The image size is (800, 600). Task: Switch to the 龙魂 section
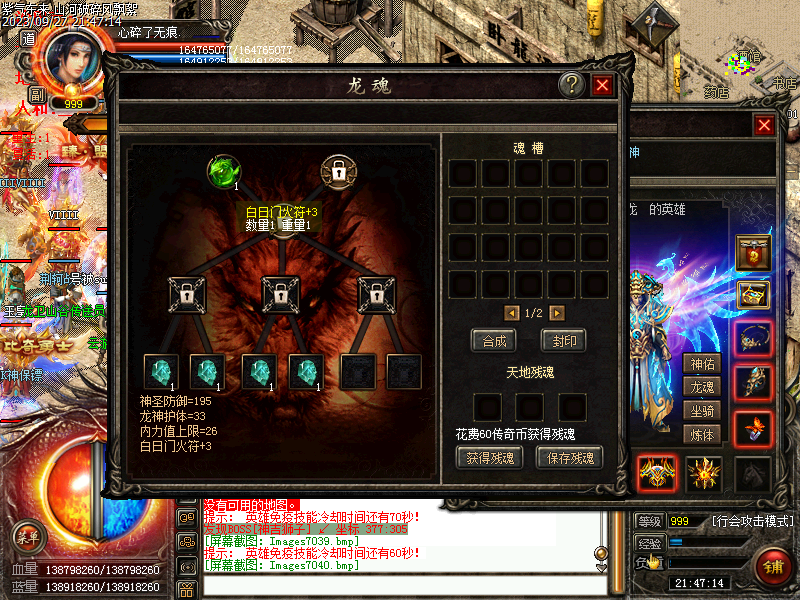pos(702,387)
